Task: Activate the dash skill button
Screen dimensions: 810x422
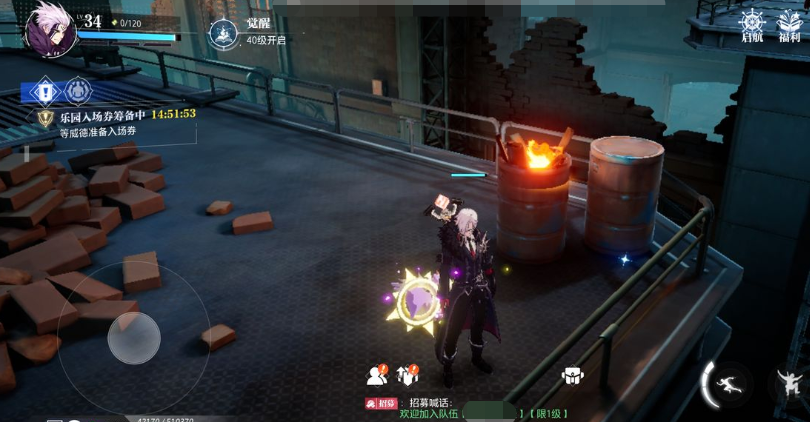Action: [728, 384]
